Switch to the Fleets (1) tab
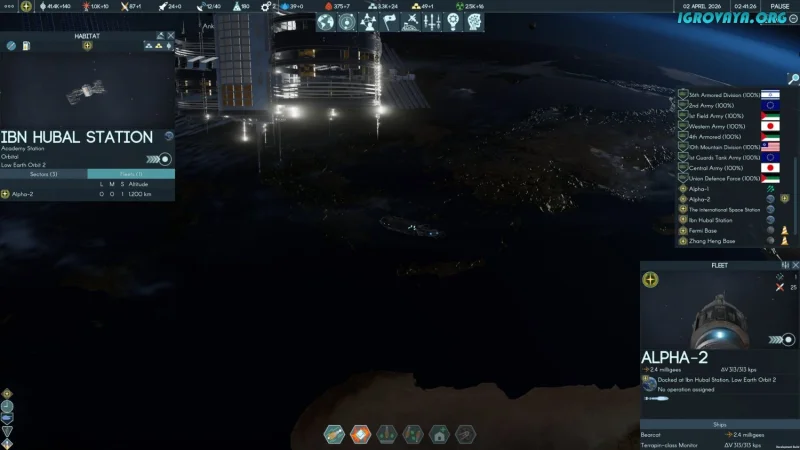The image size is (800, 450). pos(131,174)
